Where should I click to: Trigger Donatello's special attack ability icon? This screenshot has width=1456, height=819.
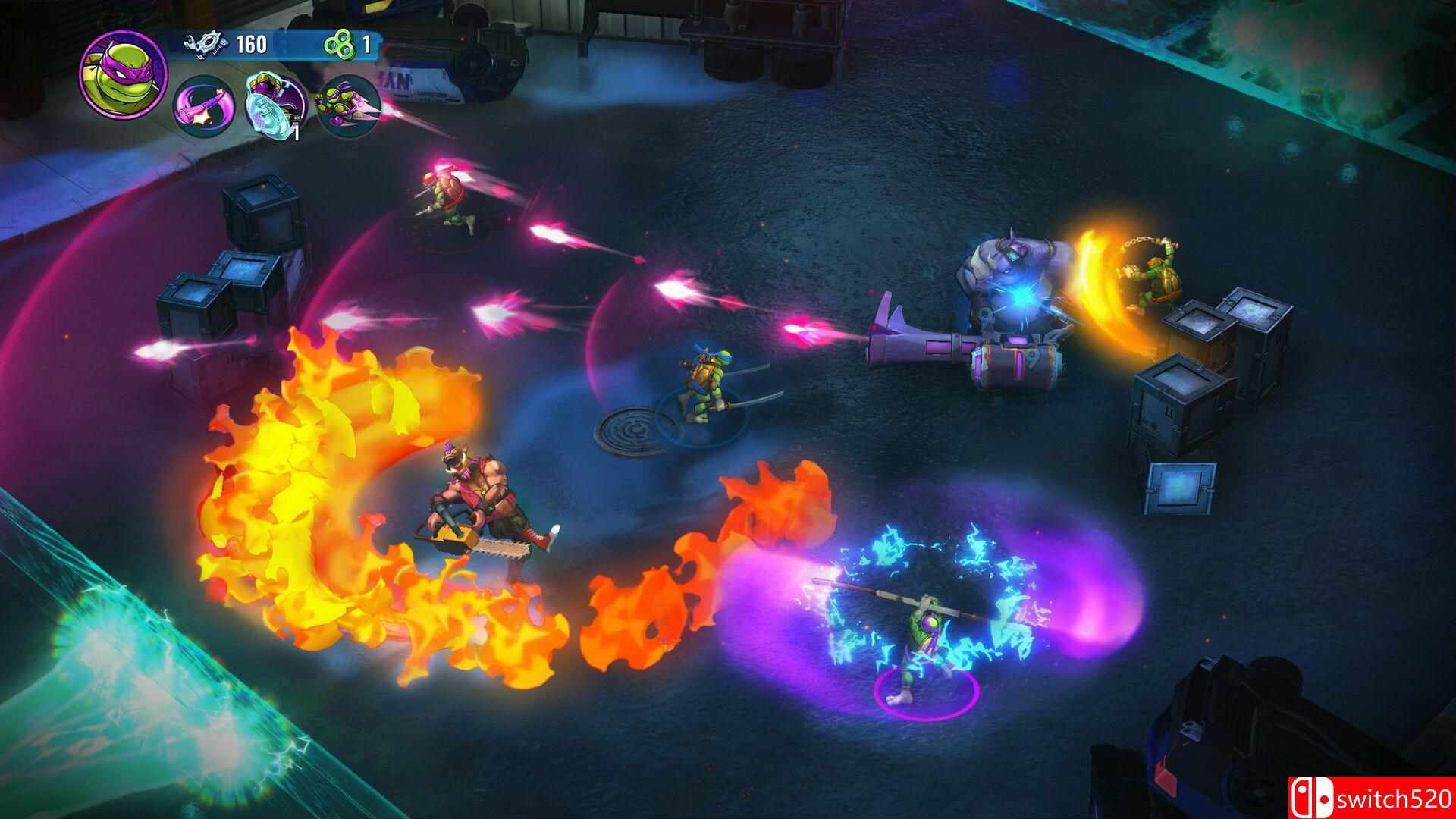(x=347, y=106)
